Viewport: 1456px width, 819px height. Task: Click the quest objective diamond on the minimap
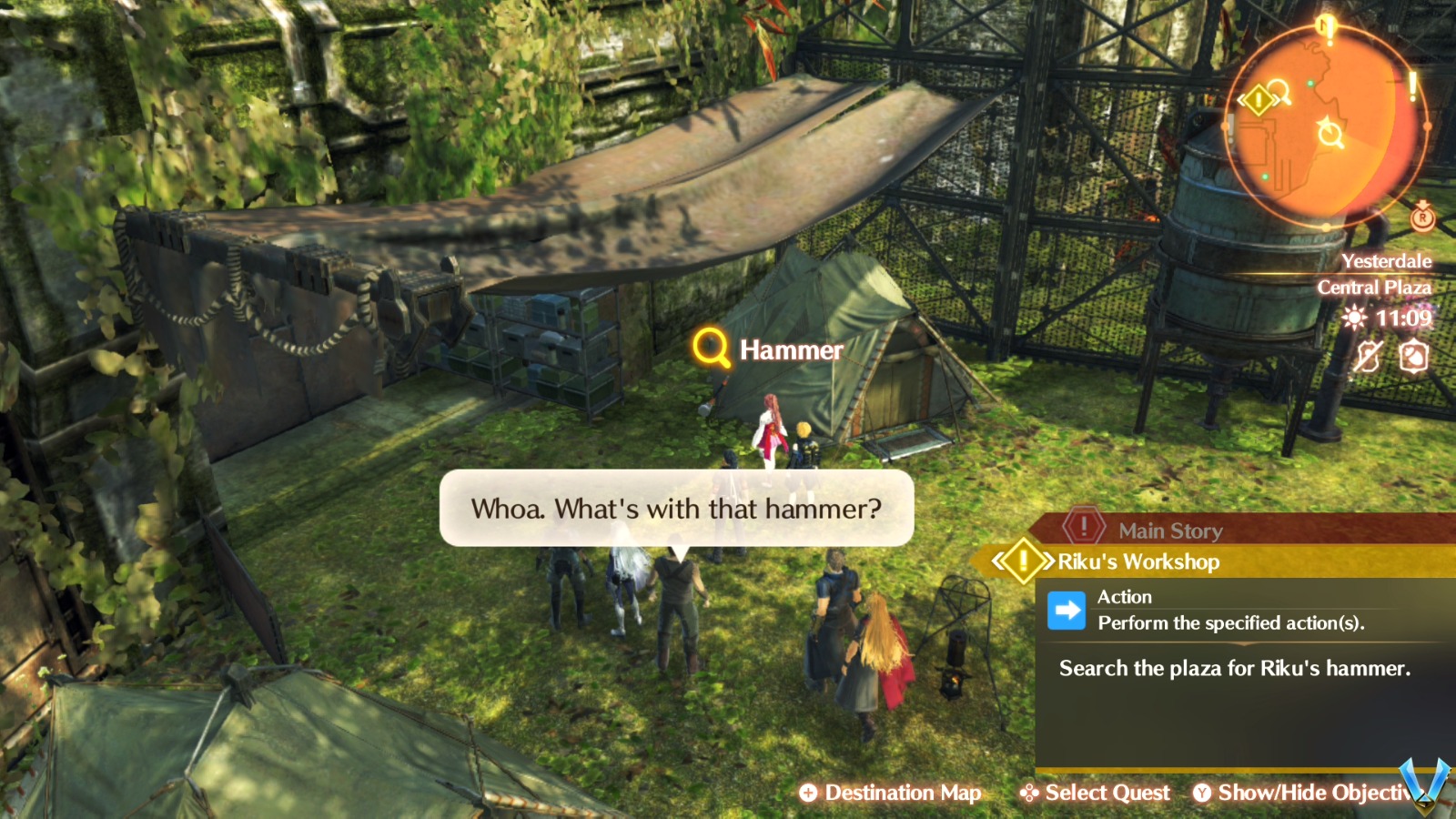tap(1258, 98)
